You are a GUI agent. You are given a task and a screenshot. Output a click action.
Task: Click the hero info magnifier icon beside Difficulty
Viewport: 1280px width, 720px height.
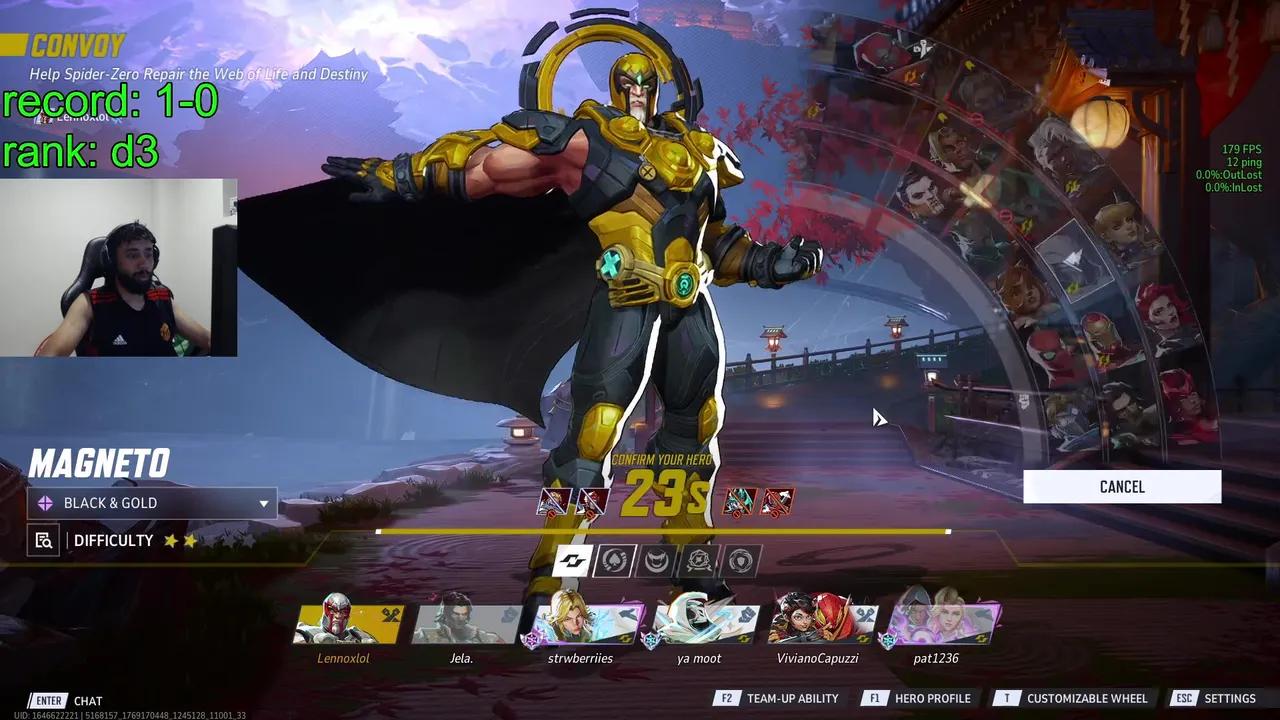pyautogui.click(x=41, y=540)
